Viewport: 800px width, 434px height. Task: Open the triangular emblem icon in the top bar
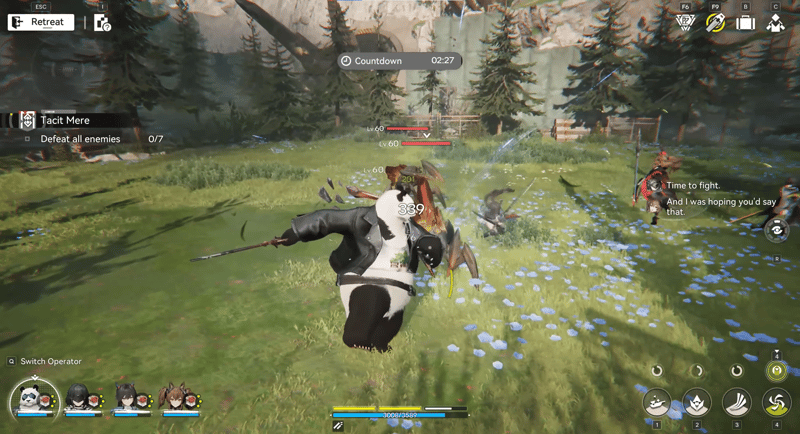coord(685,22)
